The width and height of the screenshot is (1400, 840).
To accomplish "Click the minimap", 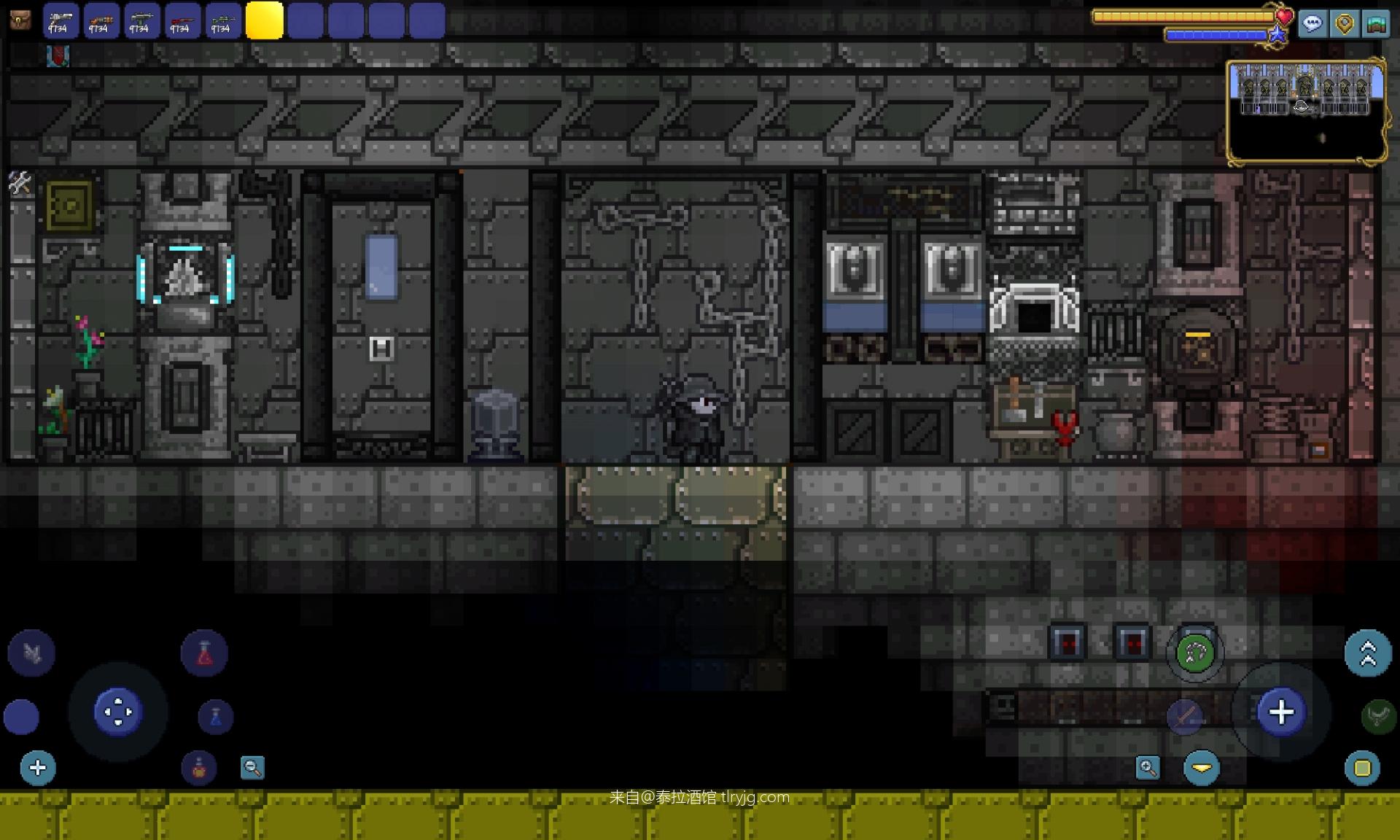I will (1305, 112).
